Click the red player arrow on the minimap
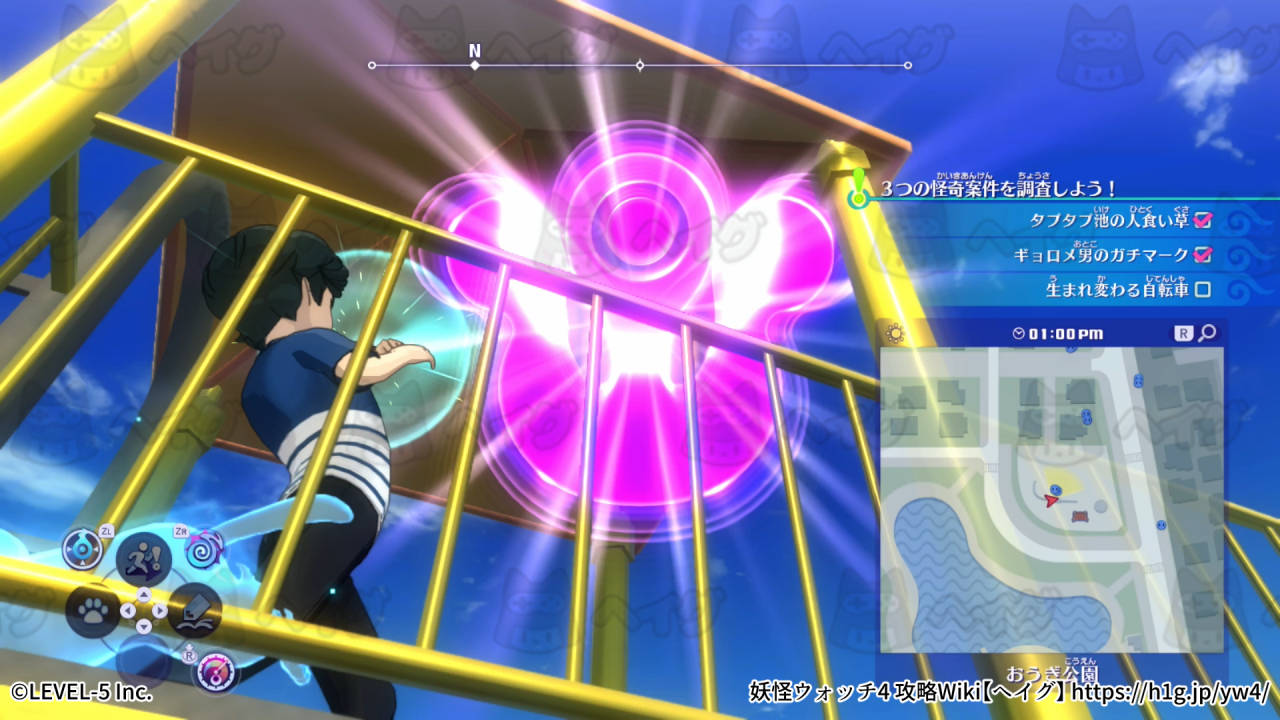 point(1051,500)
